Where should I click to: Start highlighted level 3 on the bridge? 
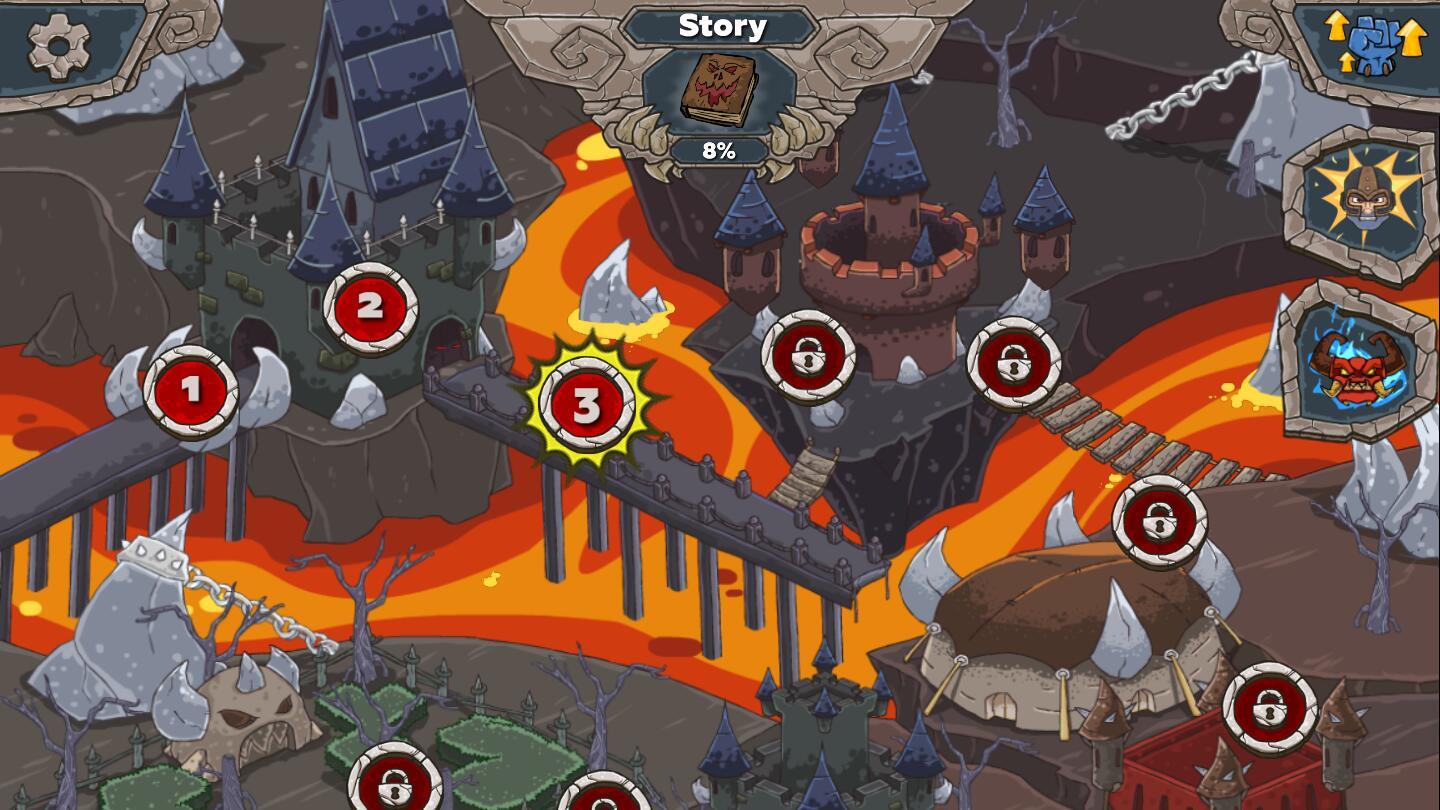pos(587,406)
